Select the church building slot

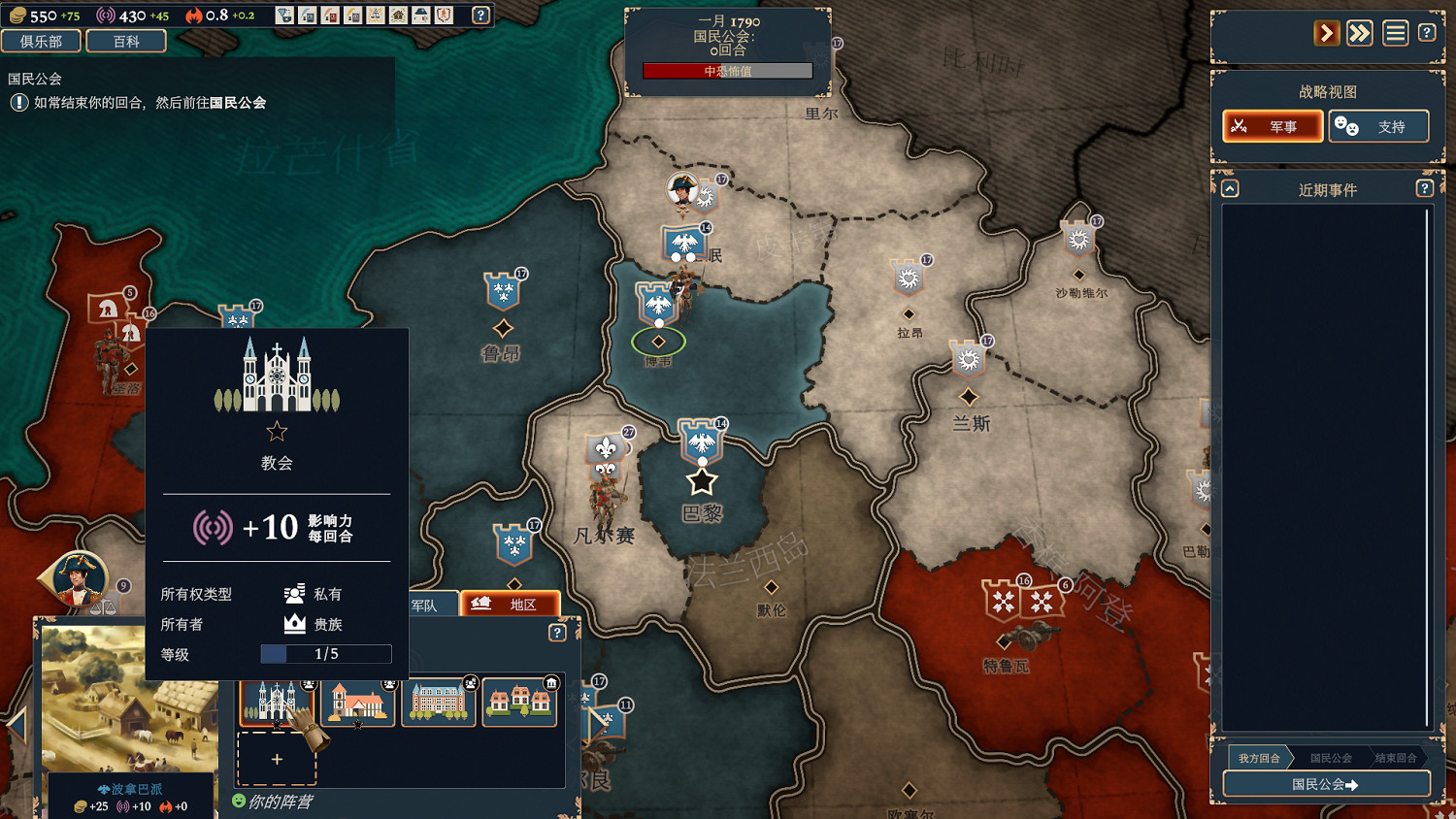[x=276, y=702]
